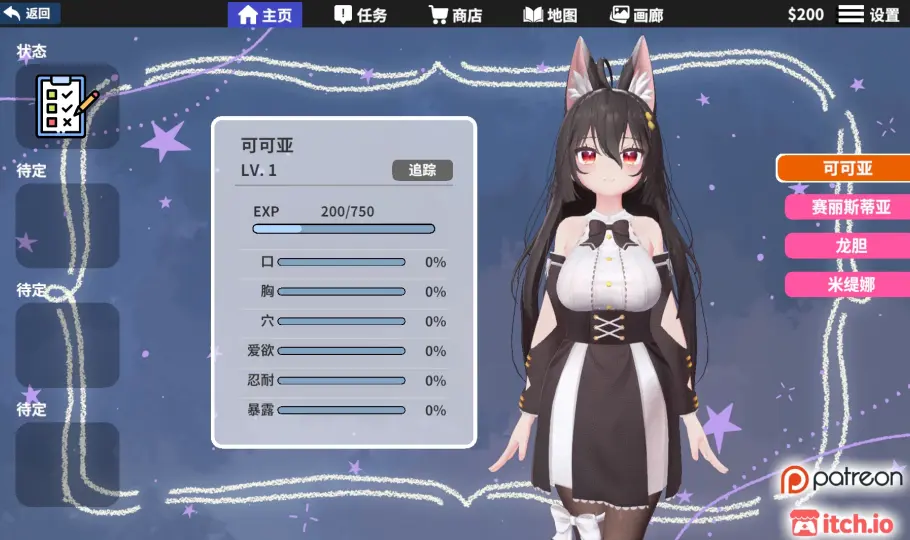Show the 地图 map
The height and width of the screenshot is (540, 910).
tap(550, 15)
